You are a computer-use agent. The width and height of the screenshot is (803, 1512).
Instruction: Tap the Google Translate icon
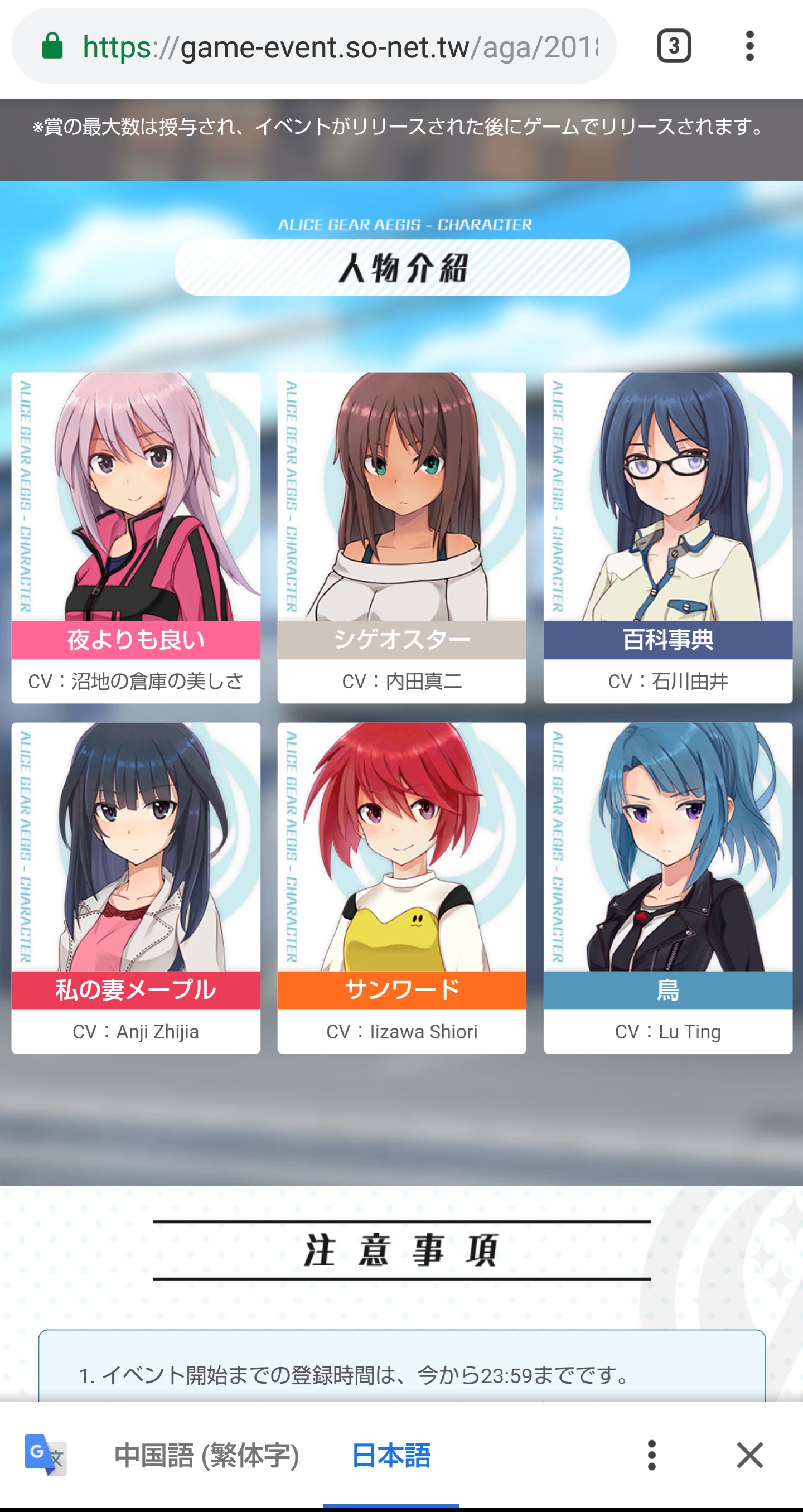45,1455
